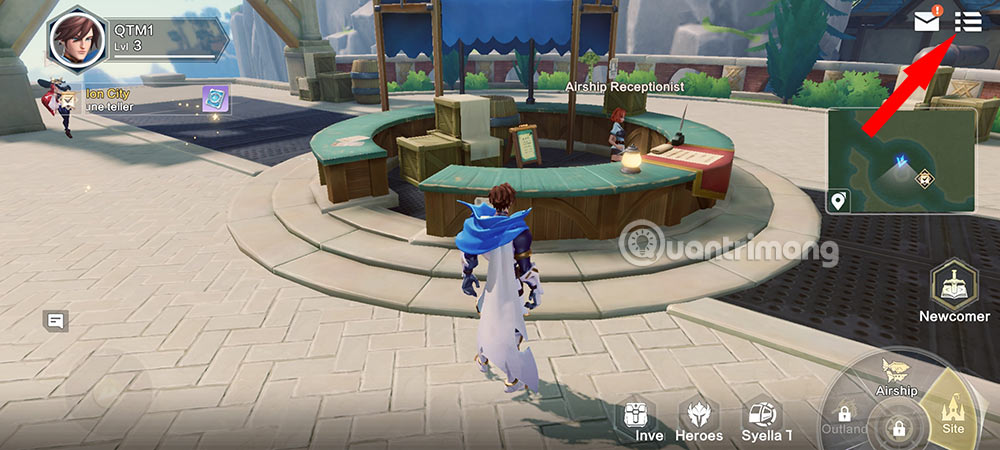Open the mail envelope inbox

coord(927,20)
